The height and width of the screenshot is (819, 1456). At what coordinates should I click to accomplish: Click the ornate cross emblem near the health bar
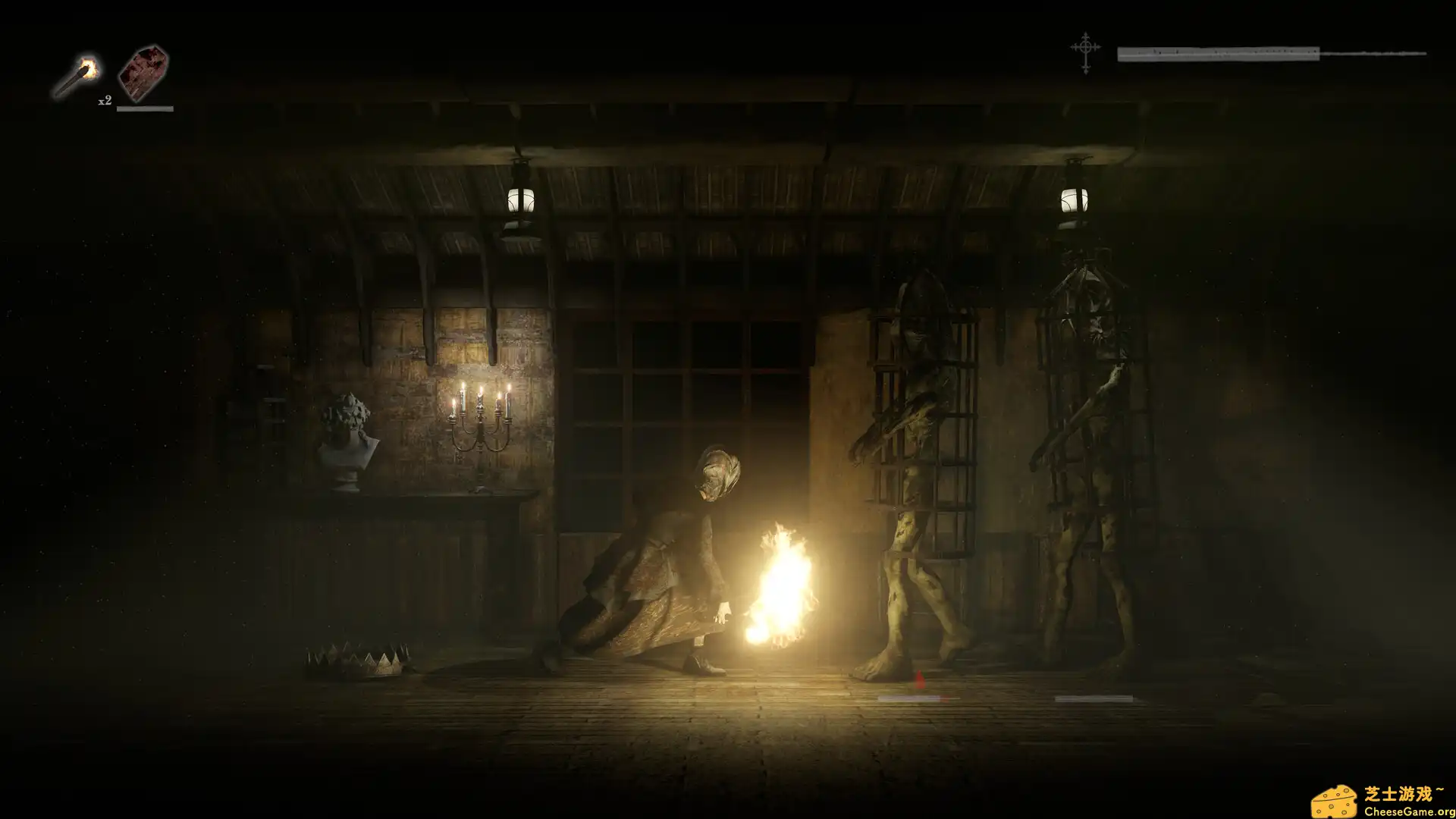click(1084, 53)
